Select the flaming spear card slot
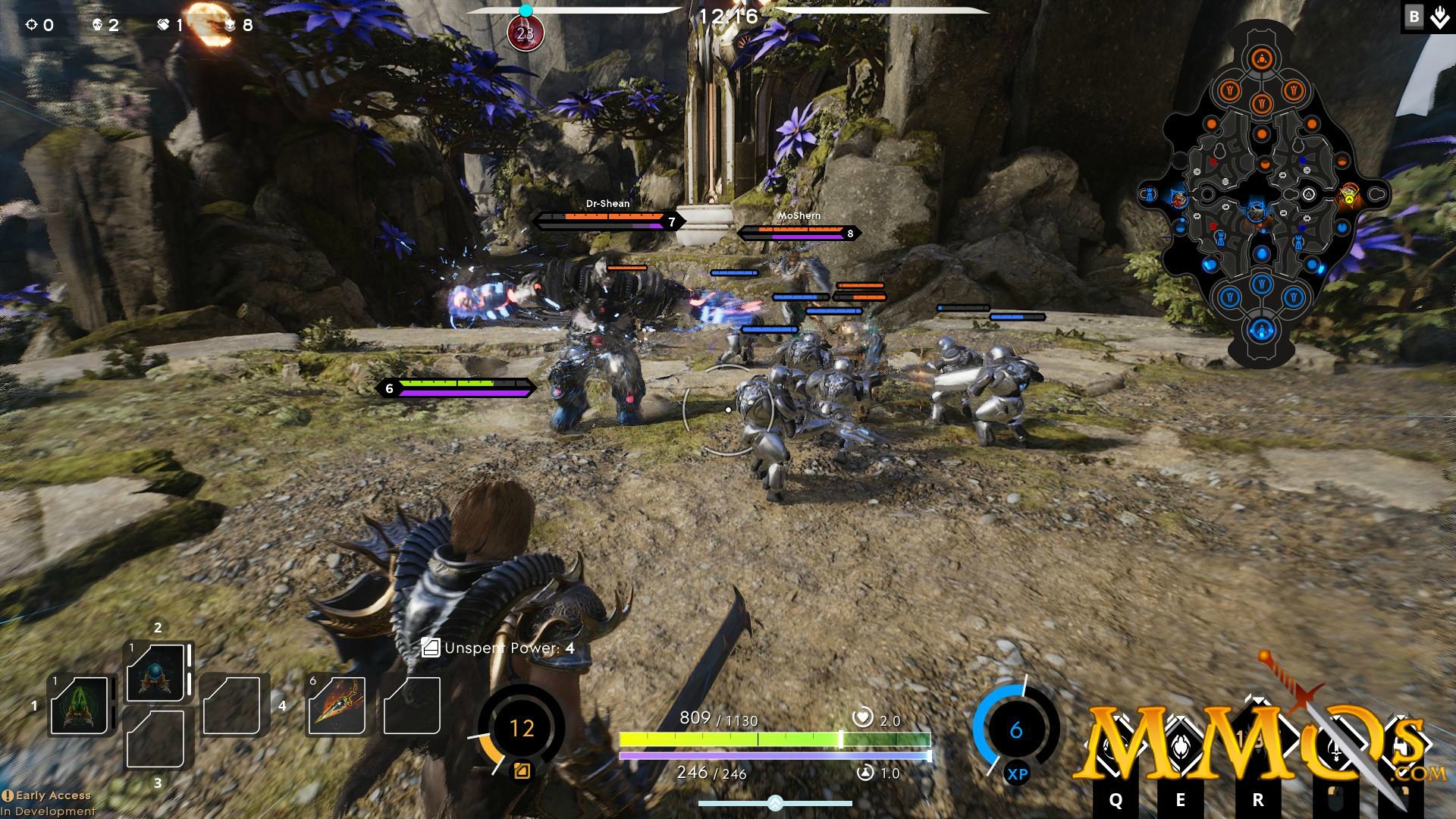1456x819 pixels. tap(336, 705)
